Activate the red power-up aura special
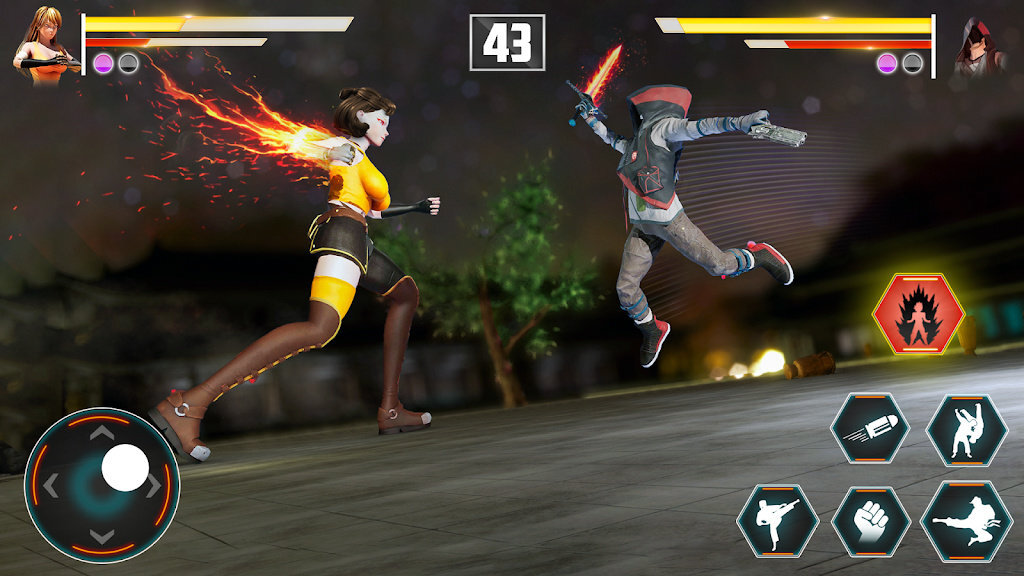This screenshot has height=576, width=1024. [x=918, y=315]
